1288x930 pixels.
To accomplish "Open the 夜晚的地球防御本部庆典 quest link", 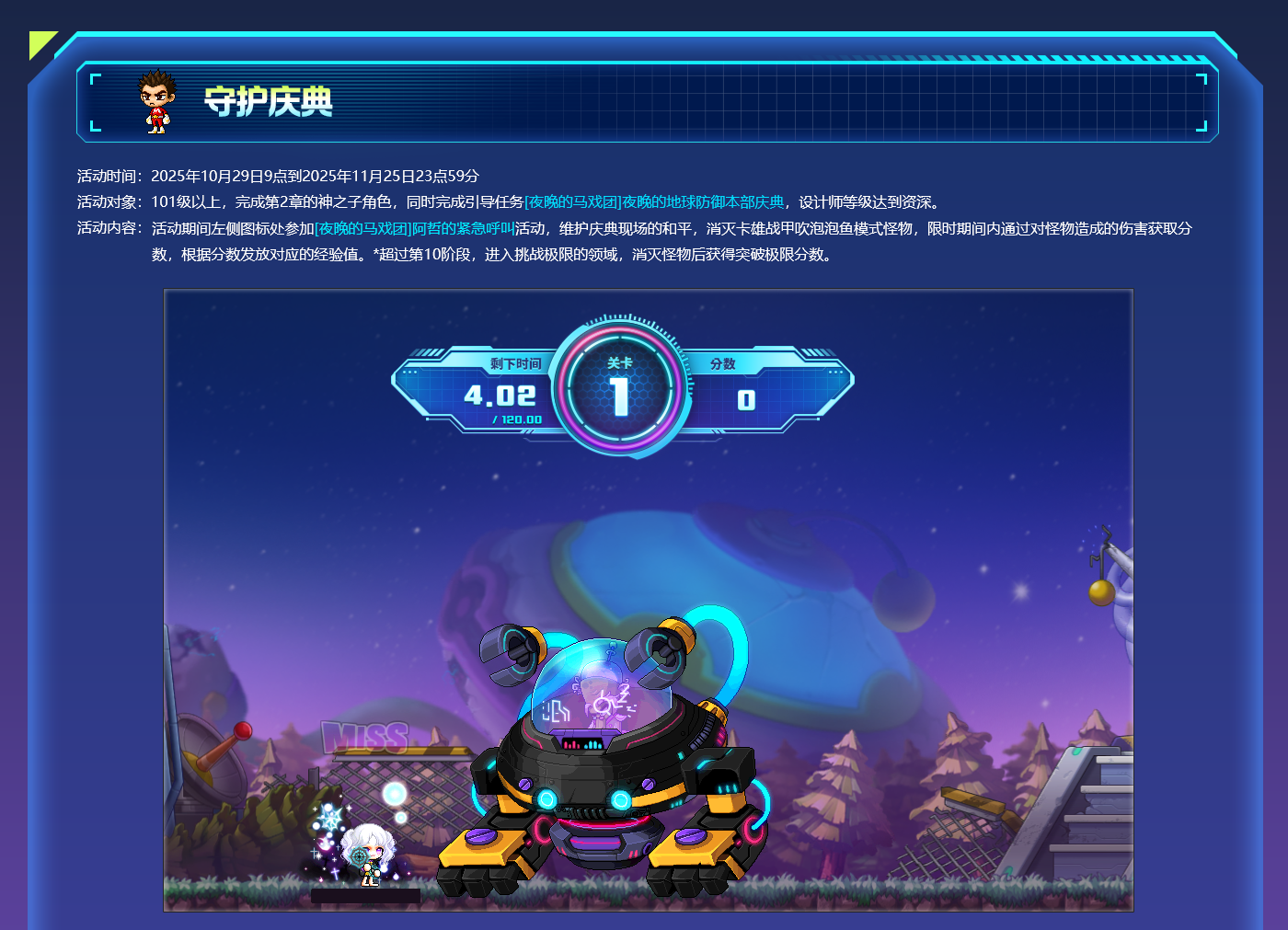I will pyautogui.click(x=654, y=202).
